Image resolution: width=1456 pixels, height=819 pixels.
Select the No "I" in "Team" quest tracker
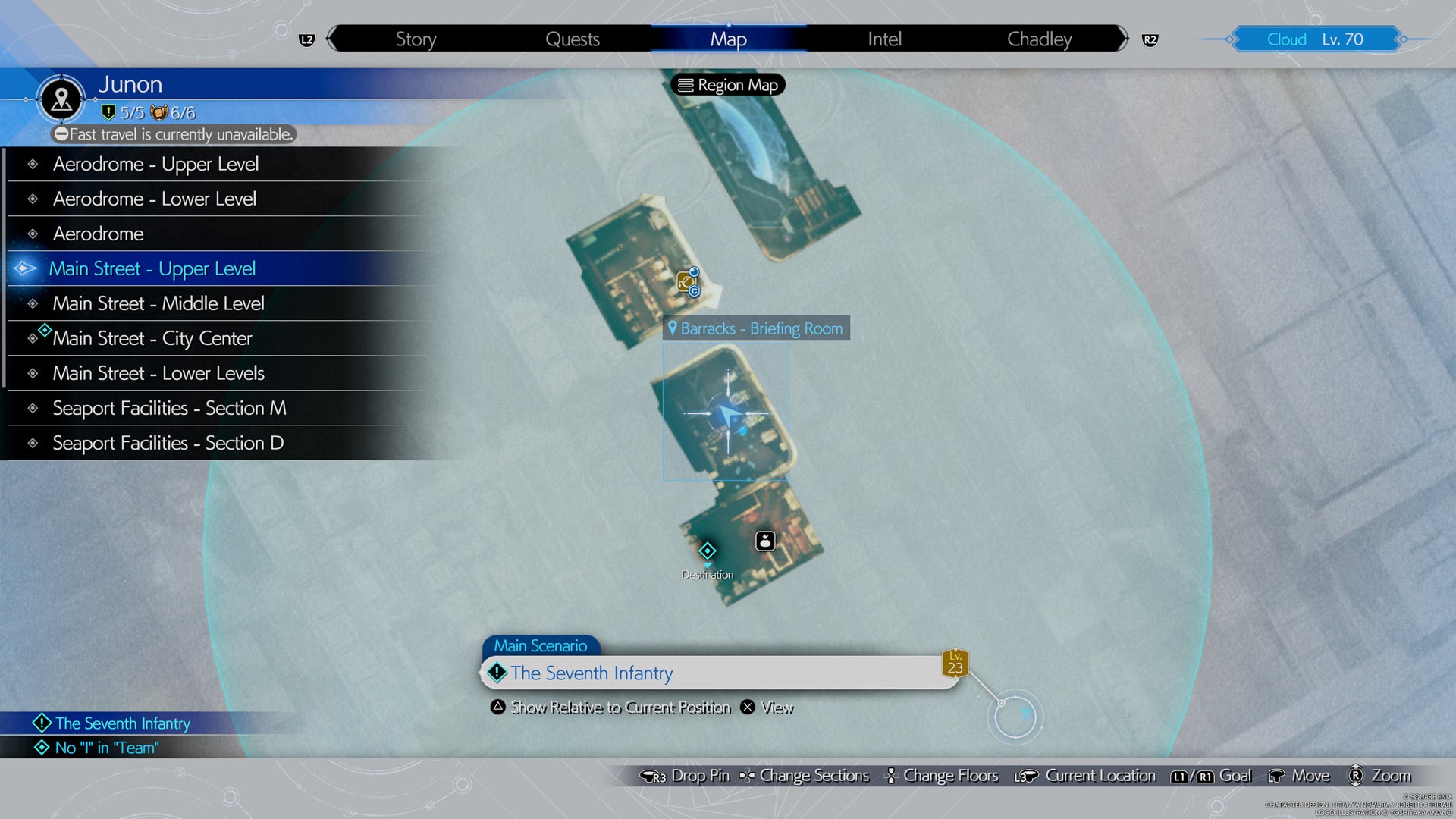tap(106, 748)
